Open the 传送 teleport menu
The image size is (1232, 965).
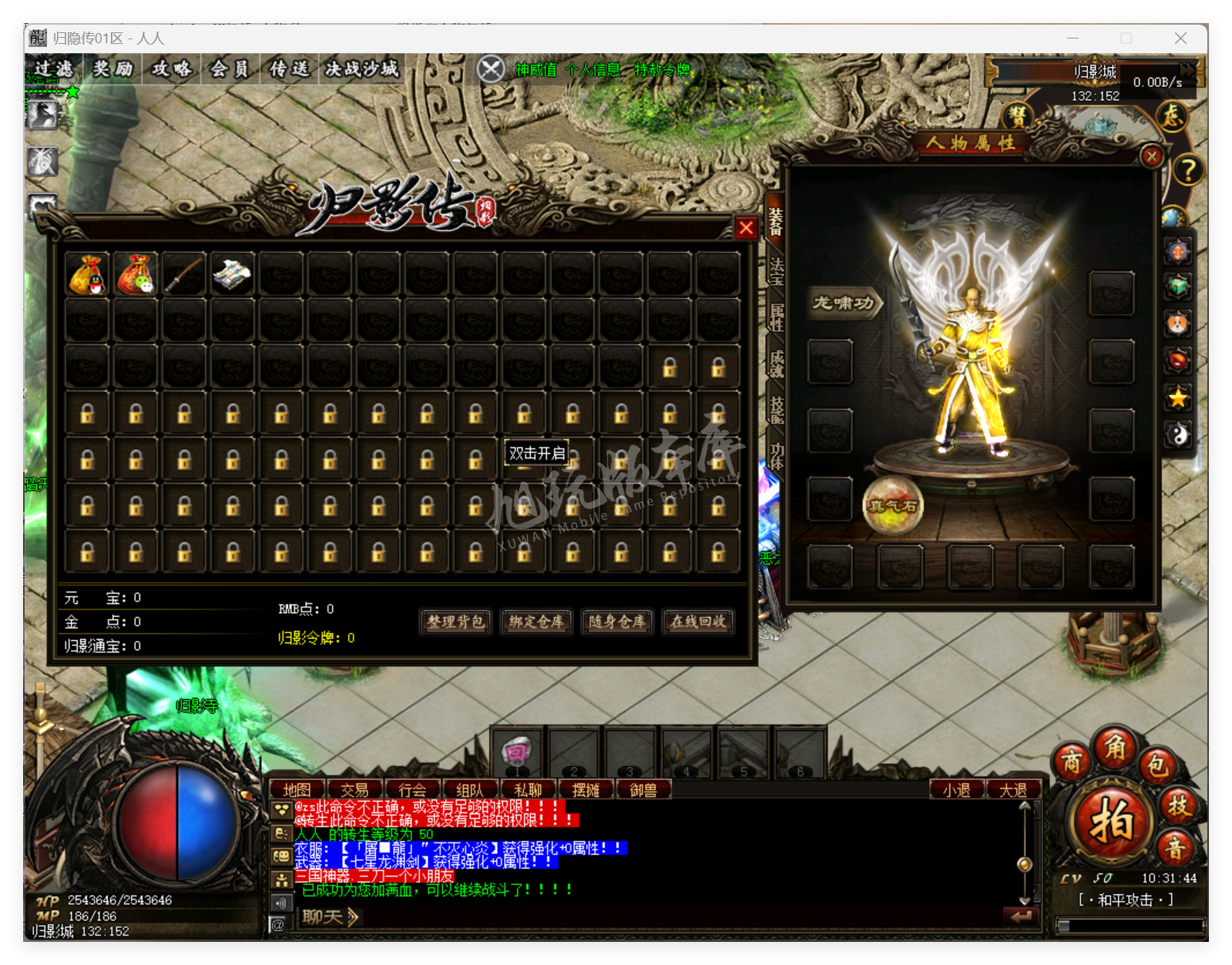point(289,69)
